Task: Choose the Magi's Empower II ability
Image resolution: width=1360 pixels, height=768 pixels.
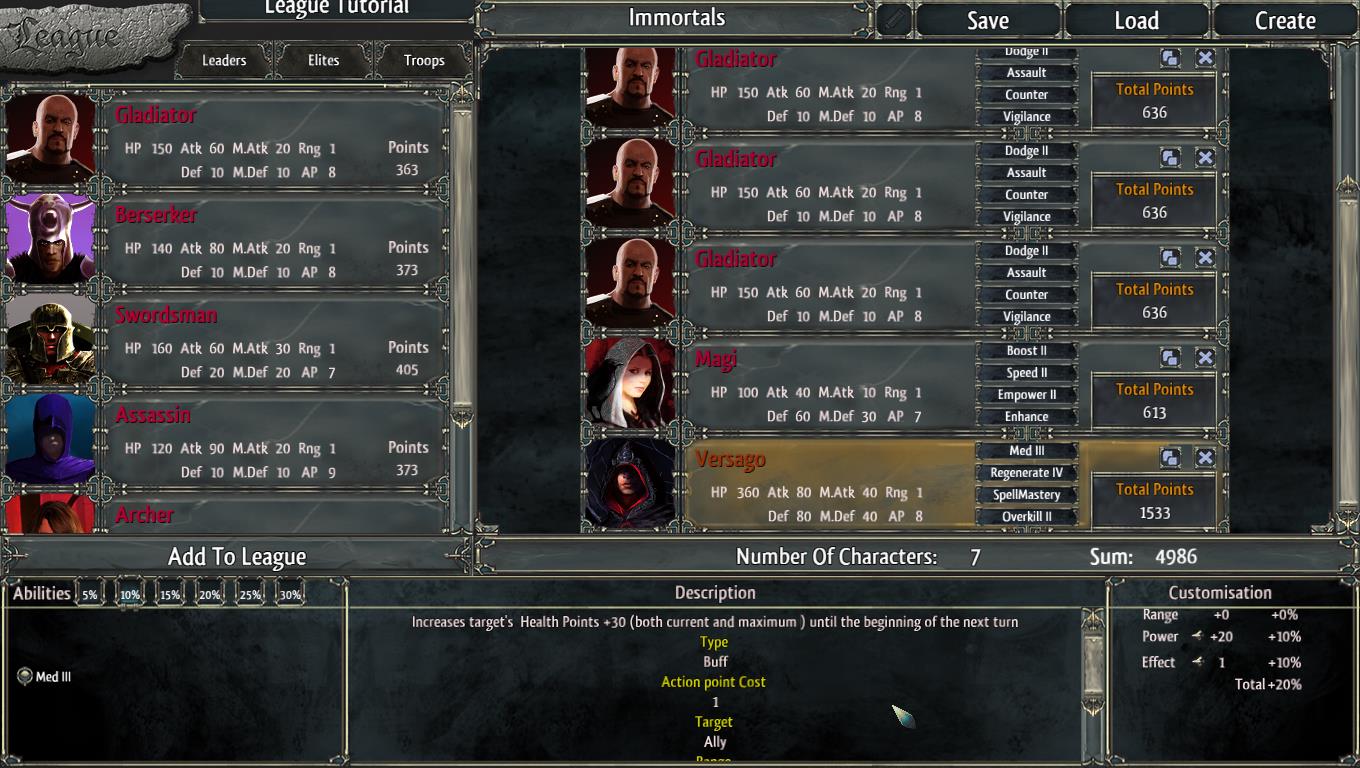Action: (1027, 395)
